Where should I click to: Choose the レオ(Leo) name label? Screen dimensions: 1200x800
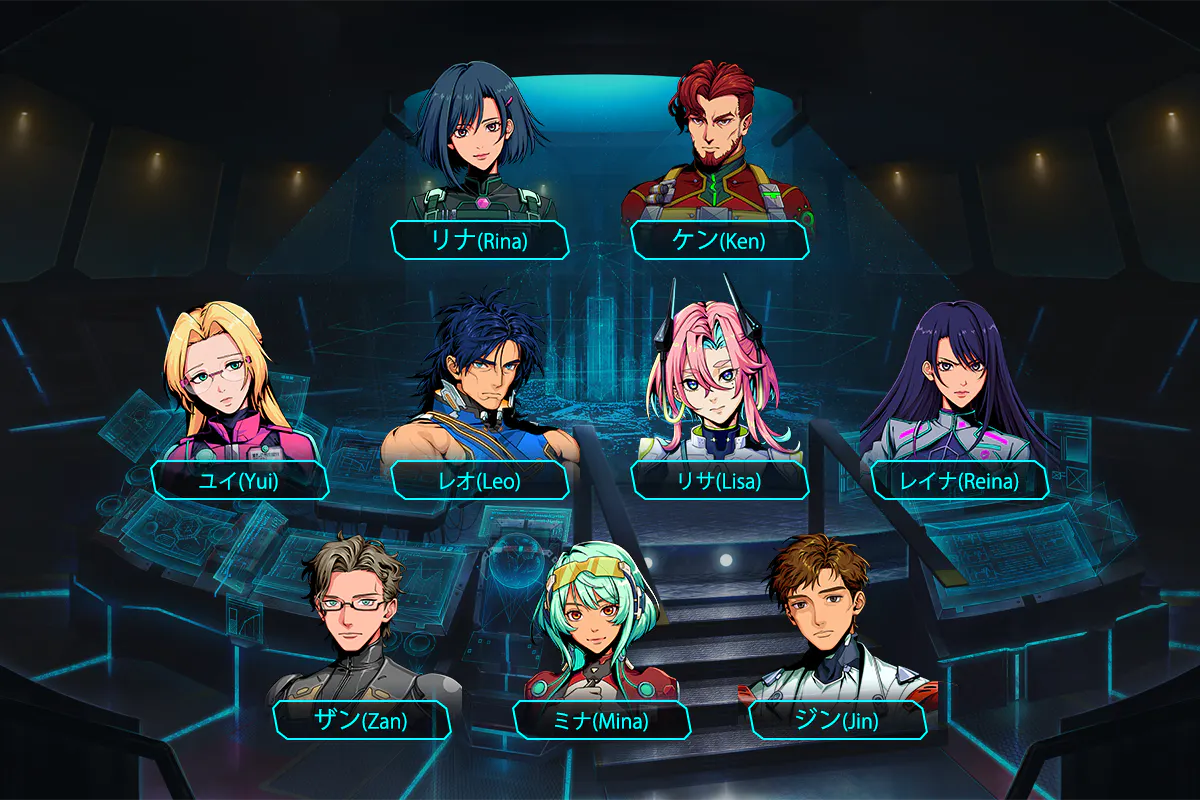click(480, 481)
